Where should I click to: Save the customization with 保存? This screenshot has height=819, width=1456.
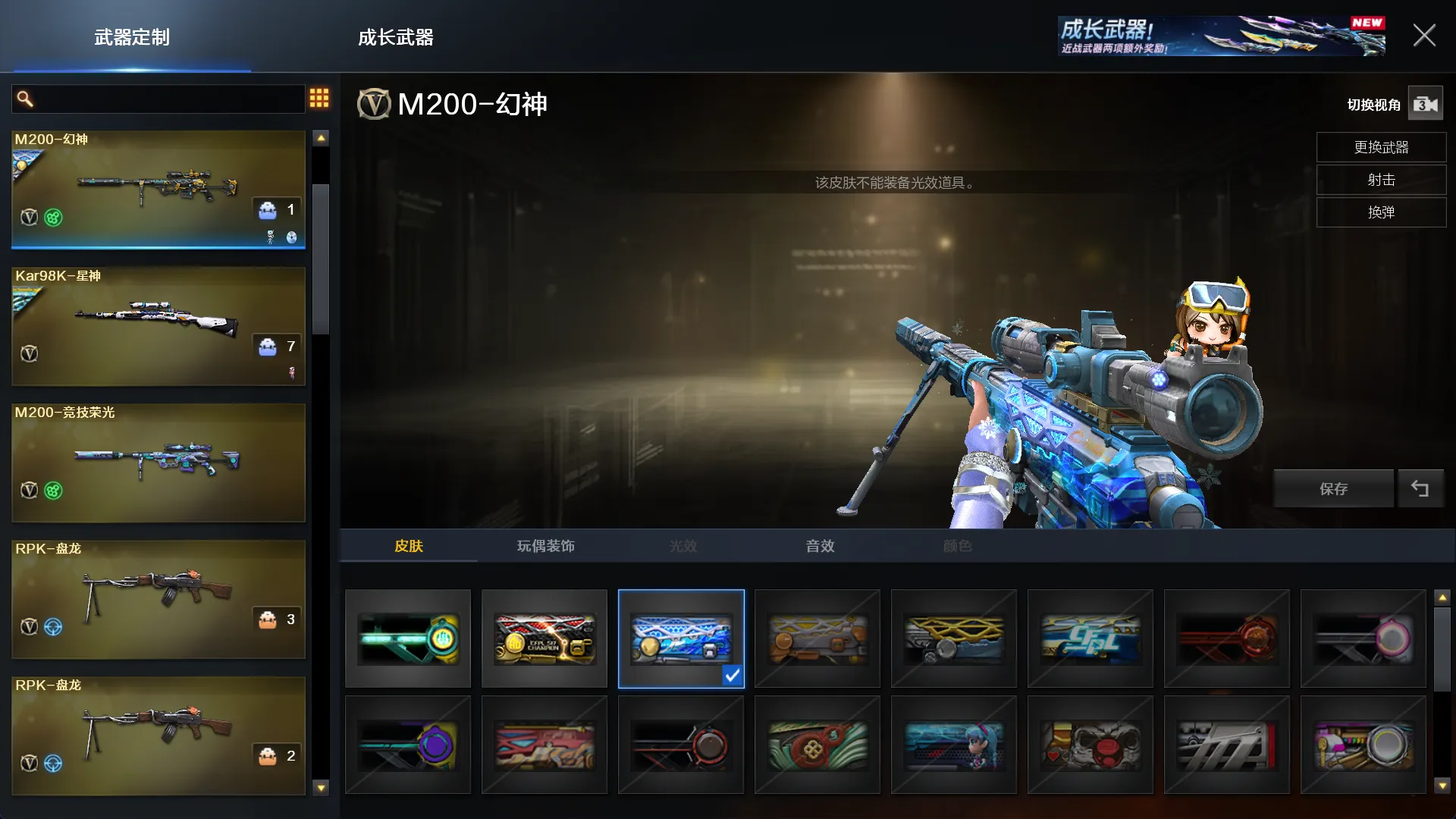tap(1333, 489)
